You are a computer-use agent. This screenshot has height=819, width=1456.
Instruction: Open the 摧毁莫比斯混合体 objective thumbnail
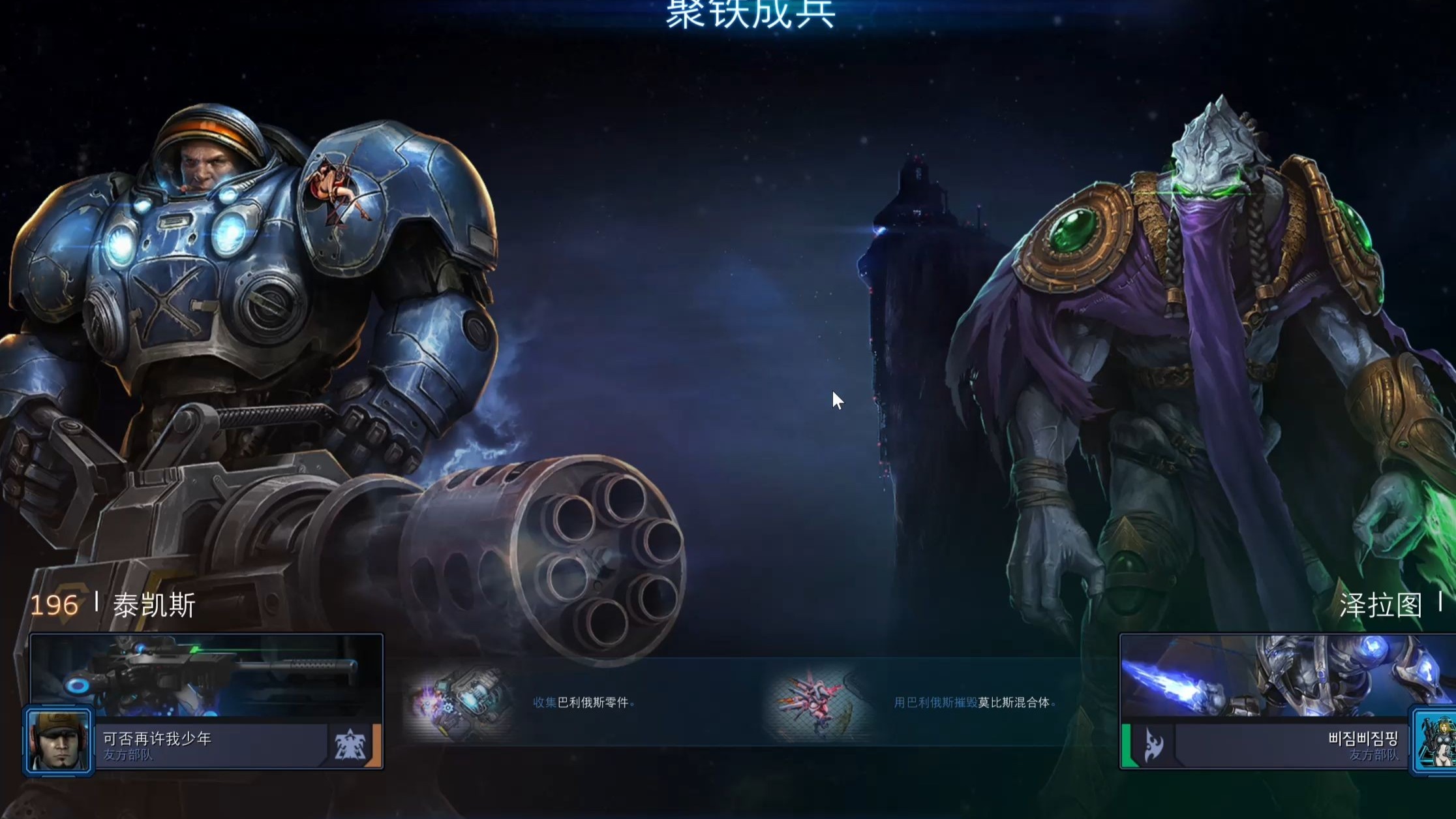pos(819,703)
